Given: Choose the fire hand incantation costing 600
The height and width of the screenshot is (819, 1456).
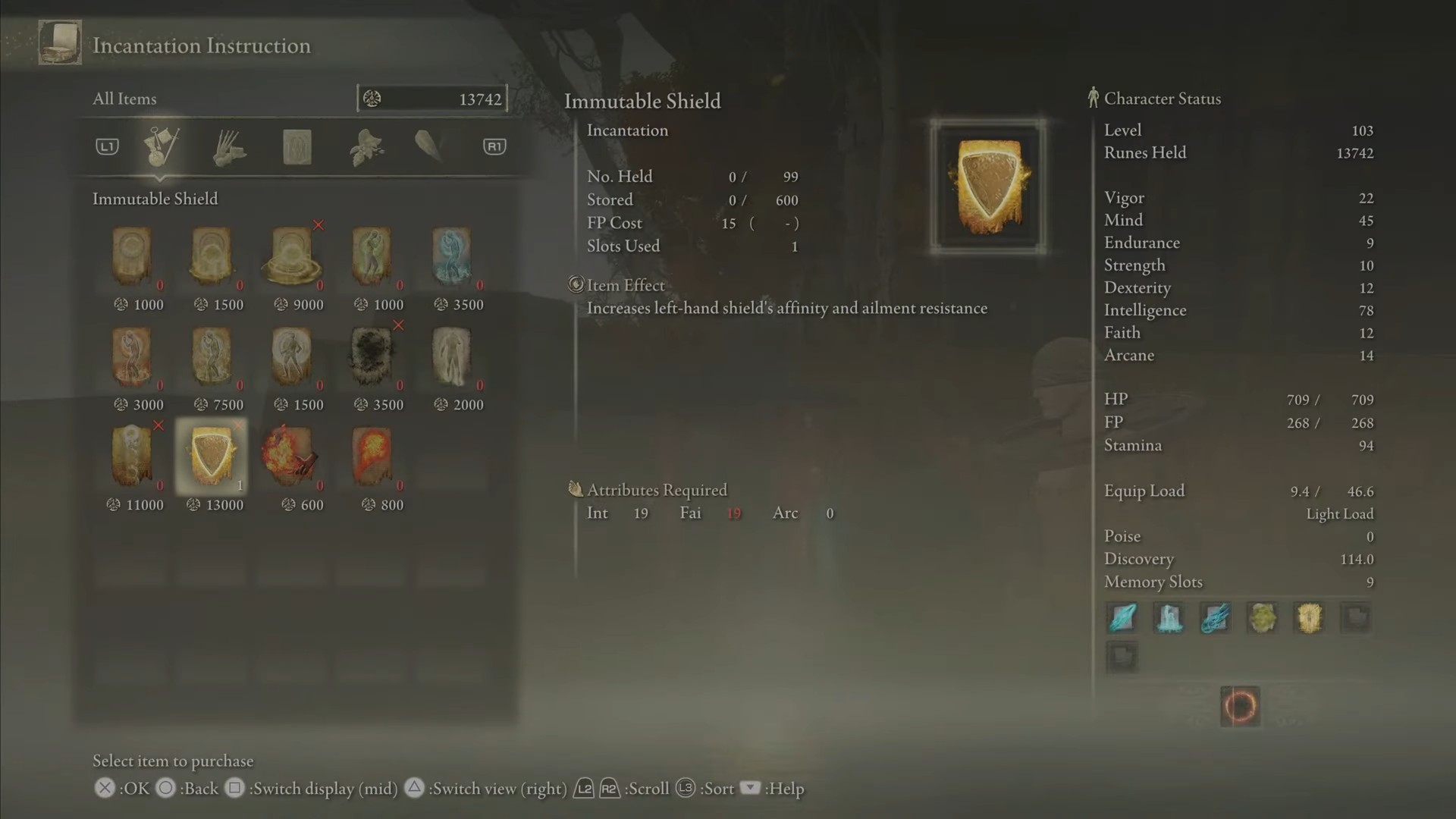Looking at the screenshot, I should [292, 457].
